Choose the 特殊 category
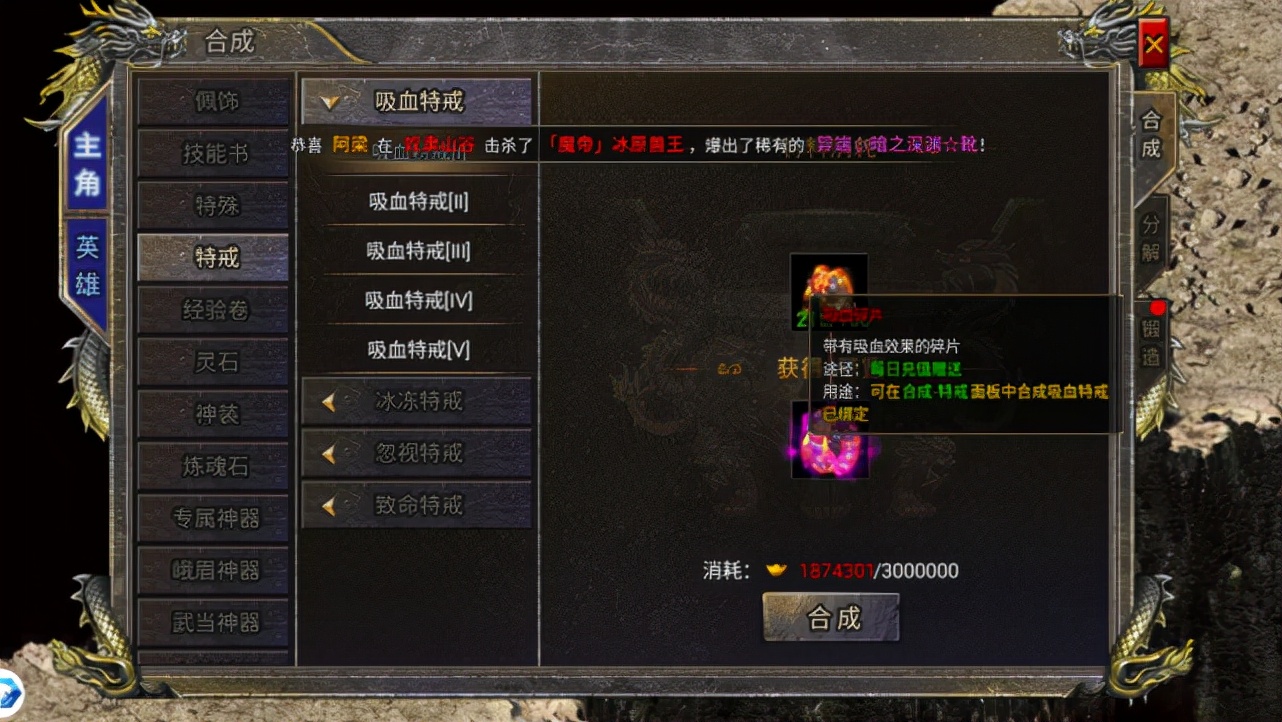 coord(214,206)
